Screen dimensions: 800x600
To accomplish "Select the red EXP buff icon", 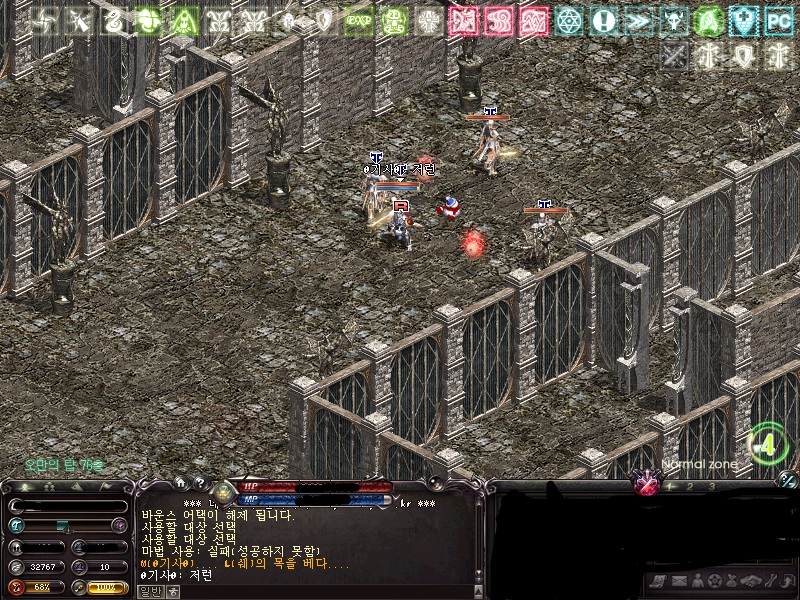I will (x=358, y=21).
